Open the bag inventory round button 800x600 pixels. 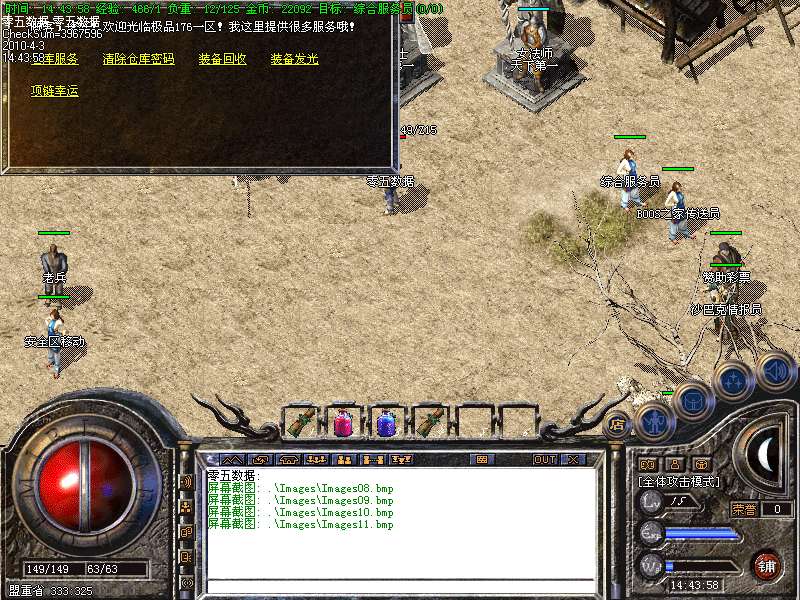click(692, 401)
